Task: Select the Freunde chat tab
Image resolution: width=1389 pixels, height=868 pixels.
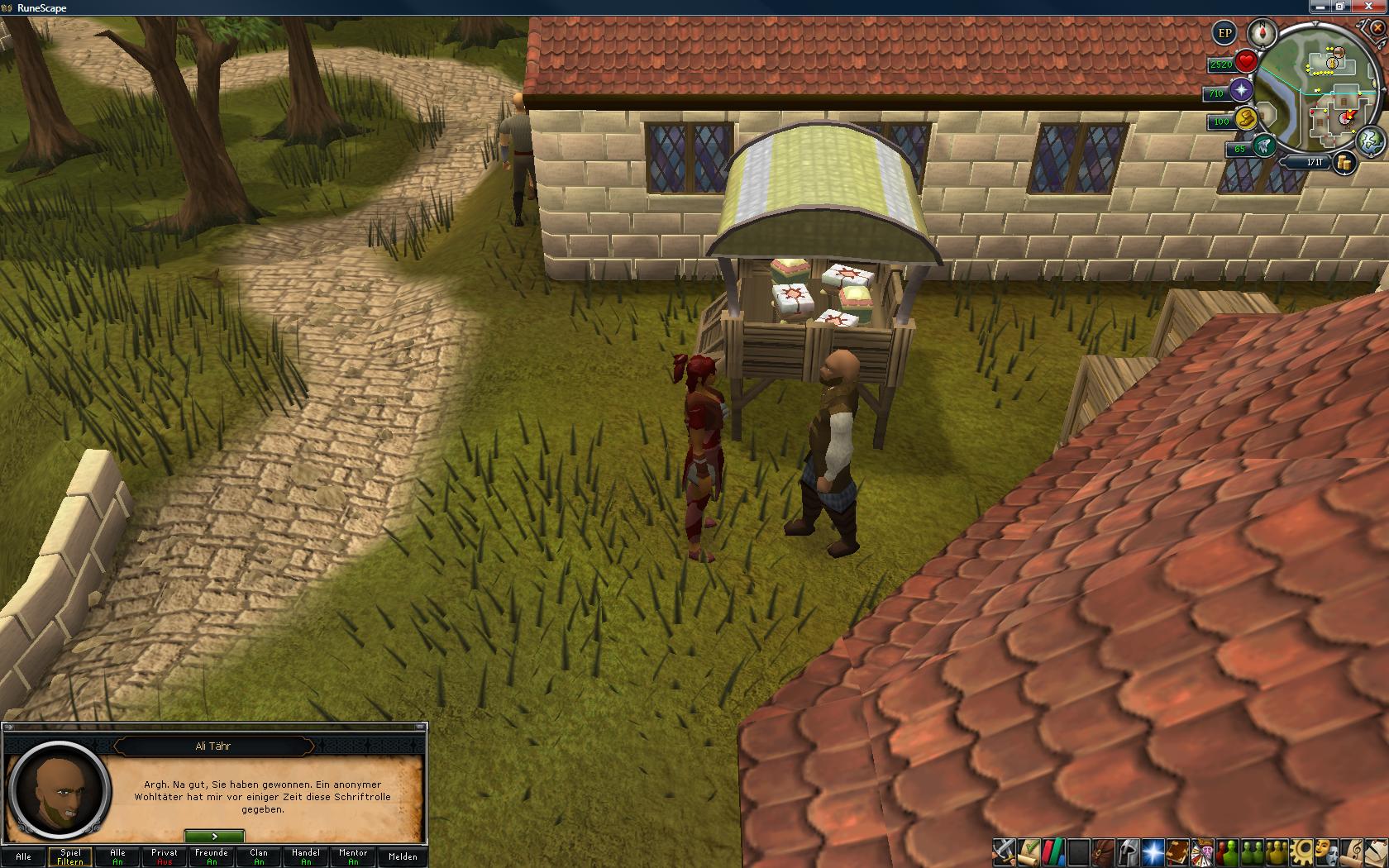Action: pyautogui.click(x=212, y=856)
